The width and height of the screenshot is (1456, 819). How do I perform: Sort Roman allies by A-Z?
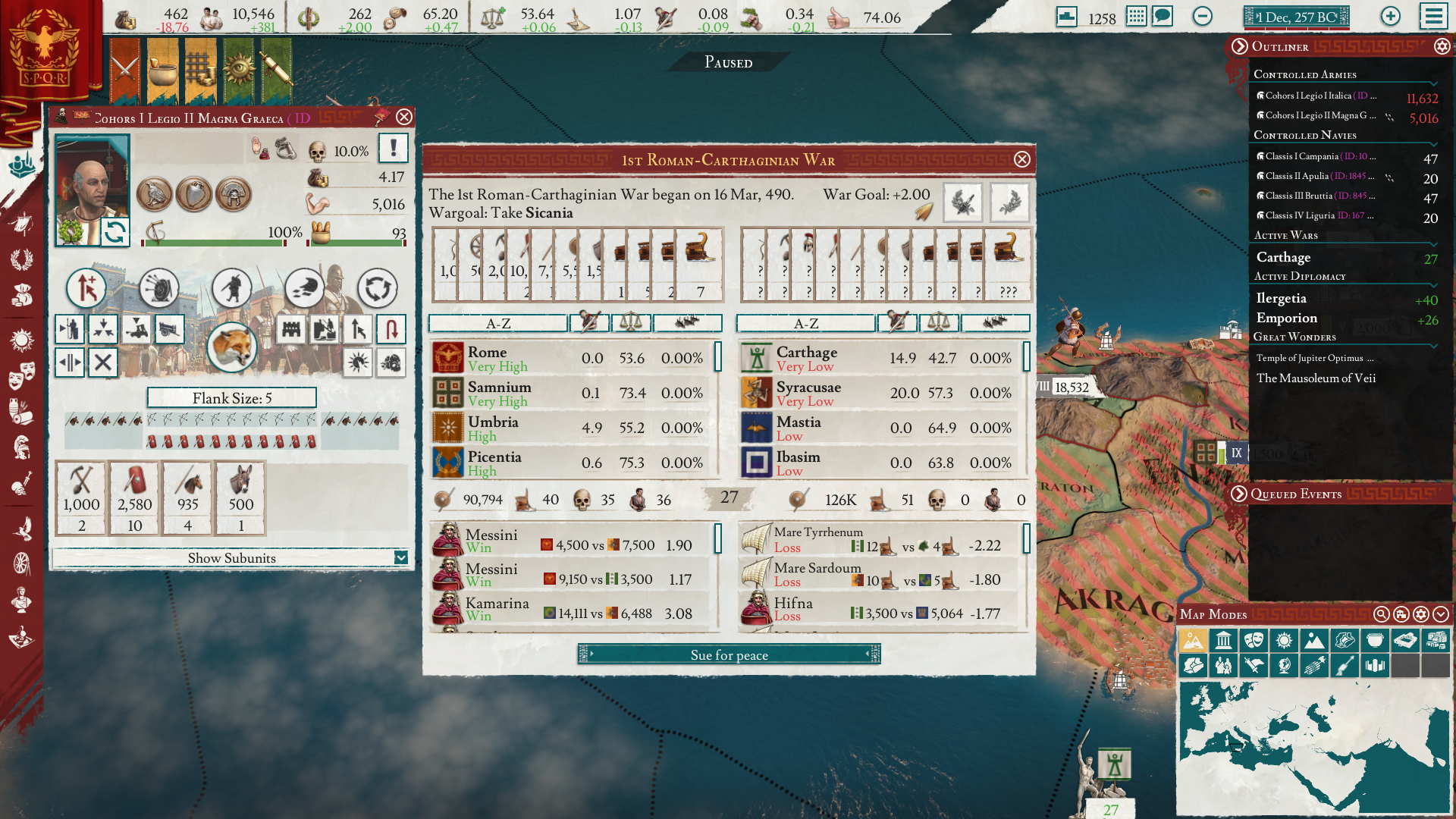[x=497, y=324]
